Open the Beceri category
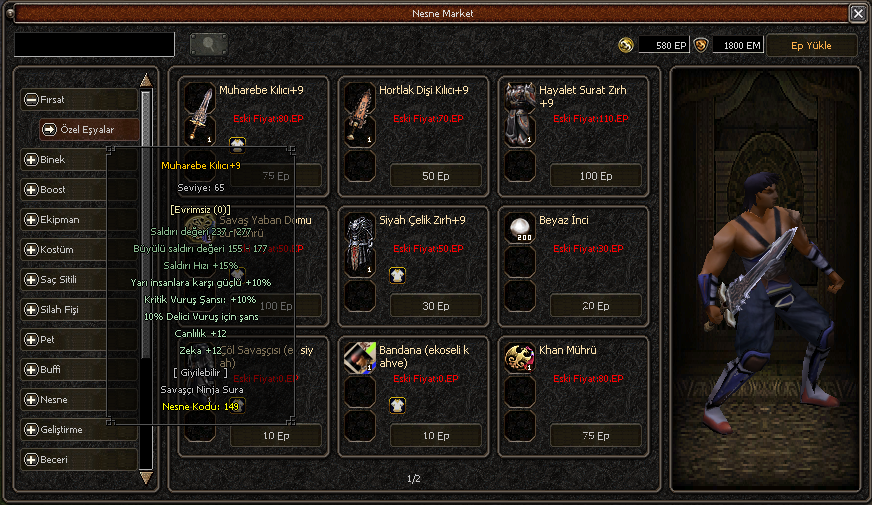This screenshot has height=505, width=872. point(79,459)
